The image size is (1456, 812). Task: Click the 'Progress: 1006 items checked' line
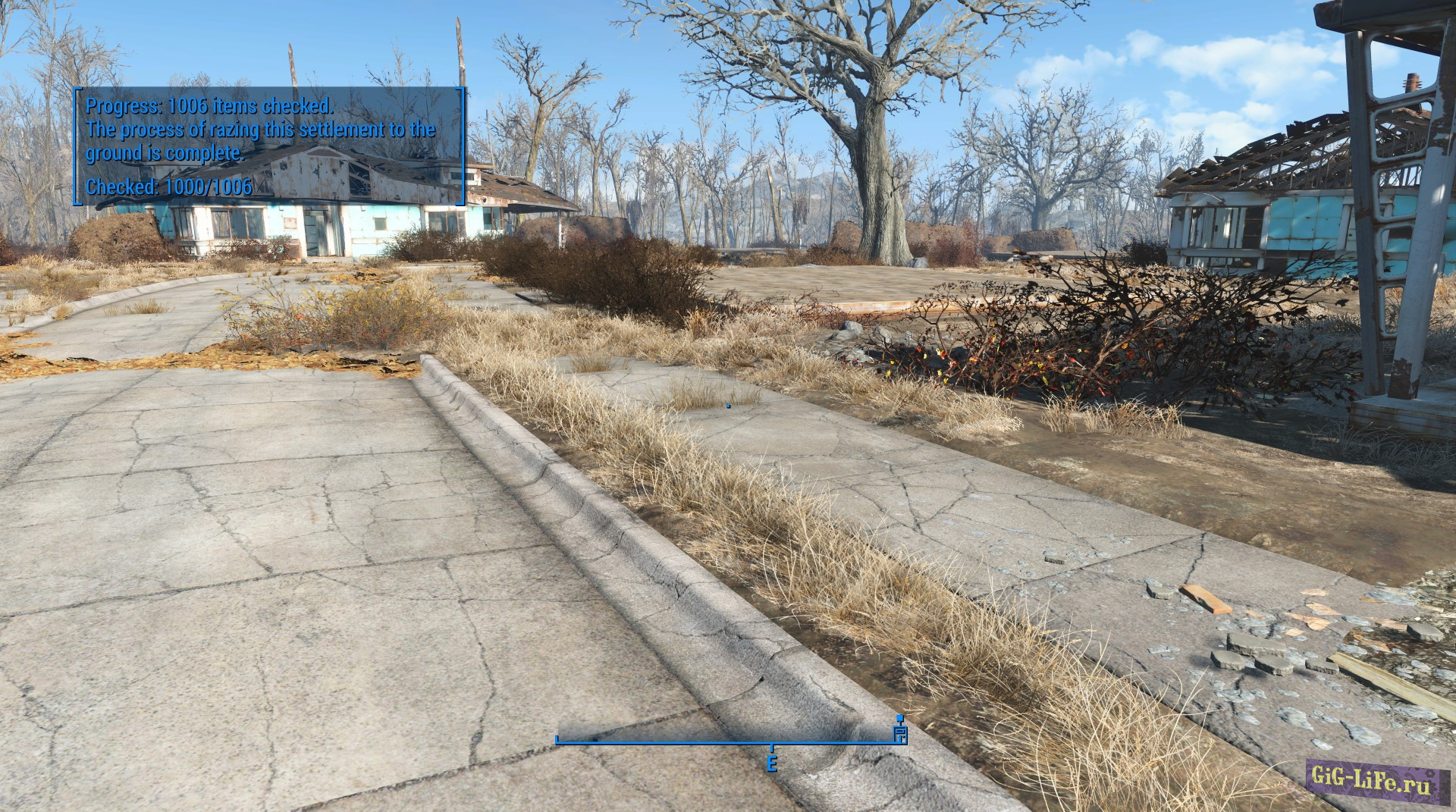211,108
